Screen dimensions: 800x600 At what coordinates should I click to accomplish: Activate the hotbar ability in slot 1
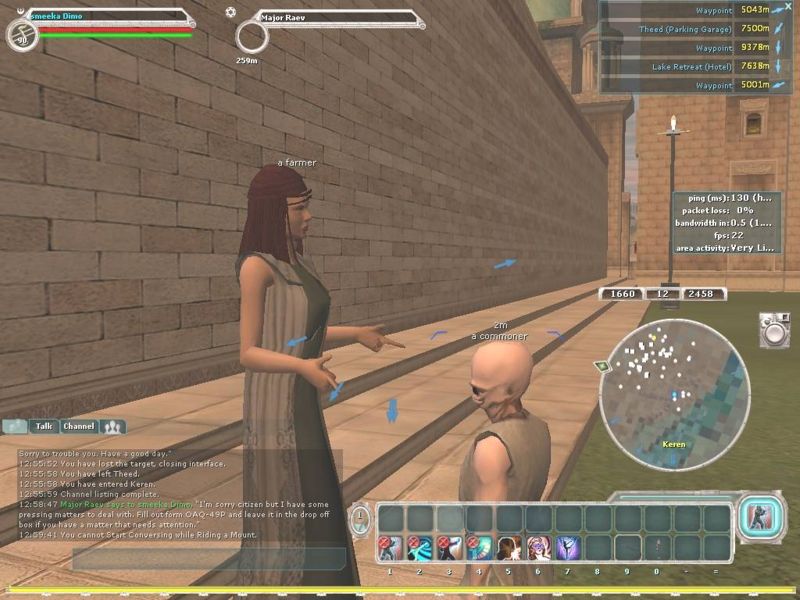(391, 548)
